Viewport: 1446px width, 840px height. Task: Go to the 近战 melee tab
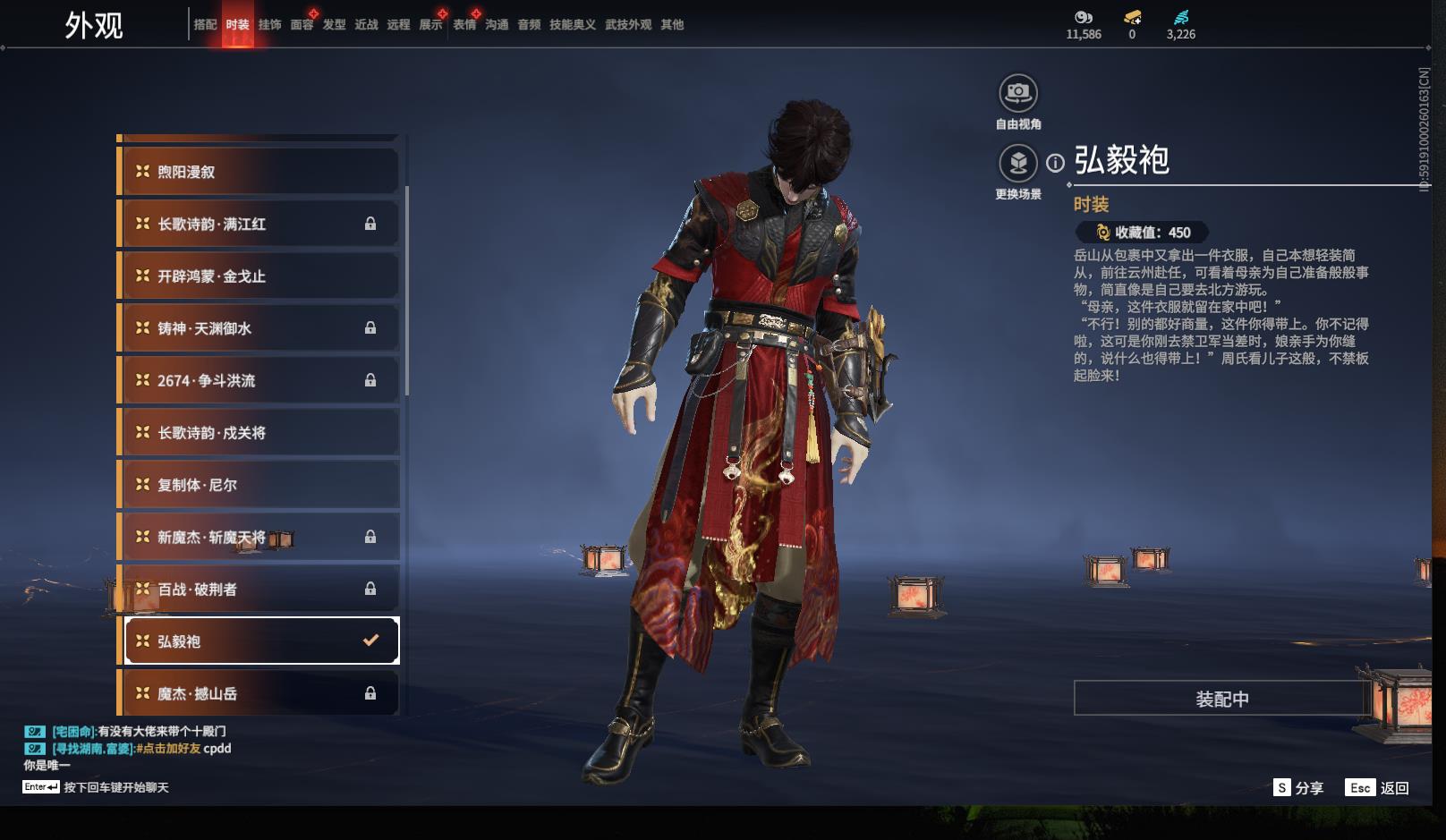[366, 25]
